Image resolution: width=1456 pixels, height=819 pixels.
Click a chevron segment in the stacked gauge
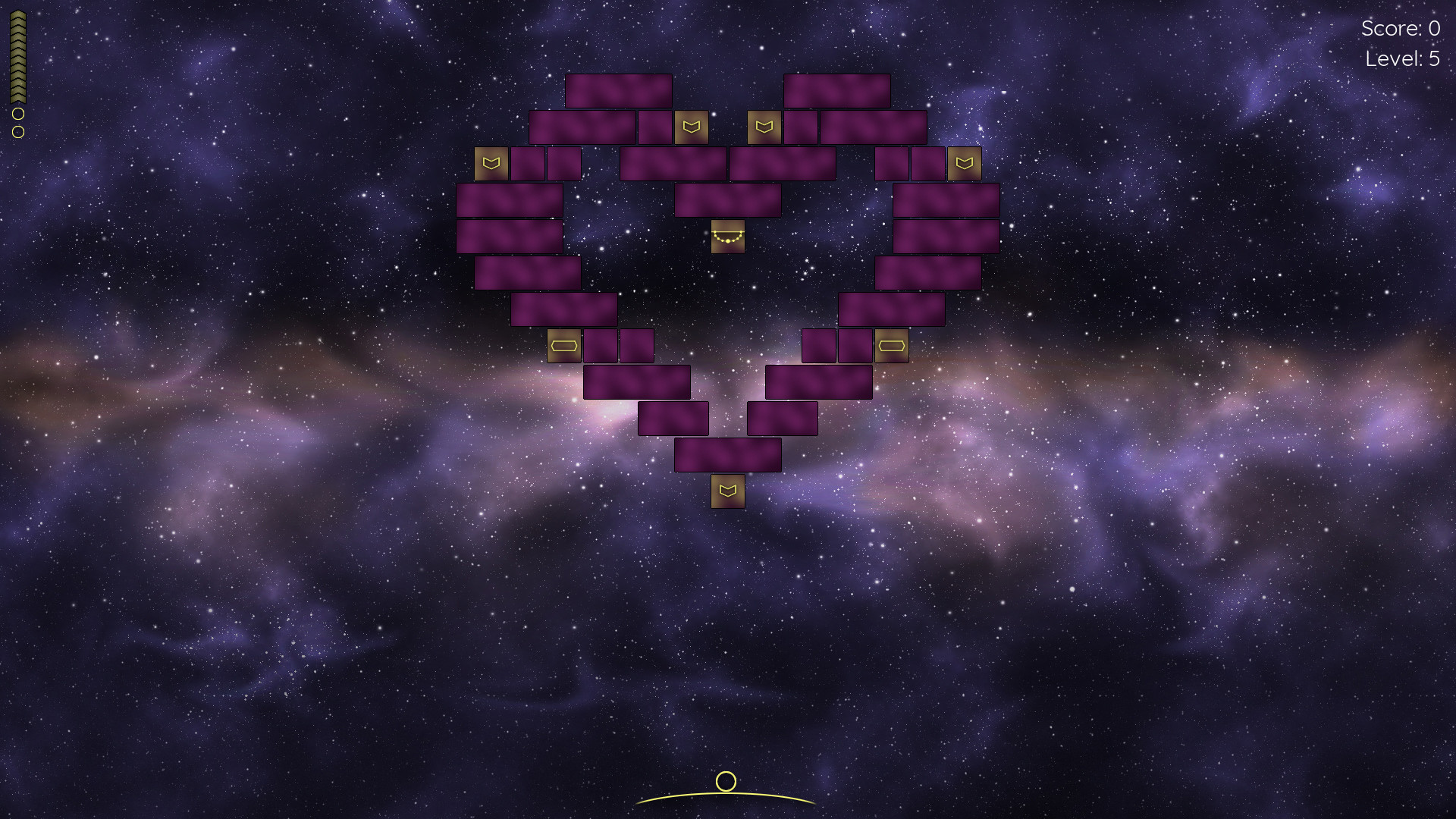coord(18,45)
